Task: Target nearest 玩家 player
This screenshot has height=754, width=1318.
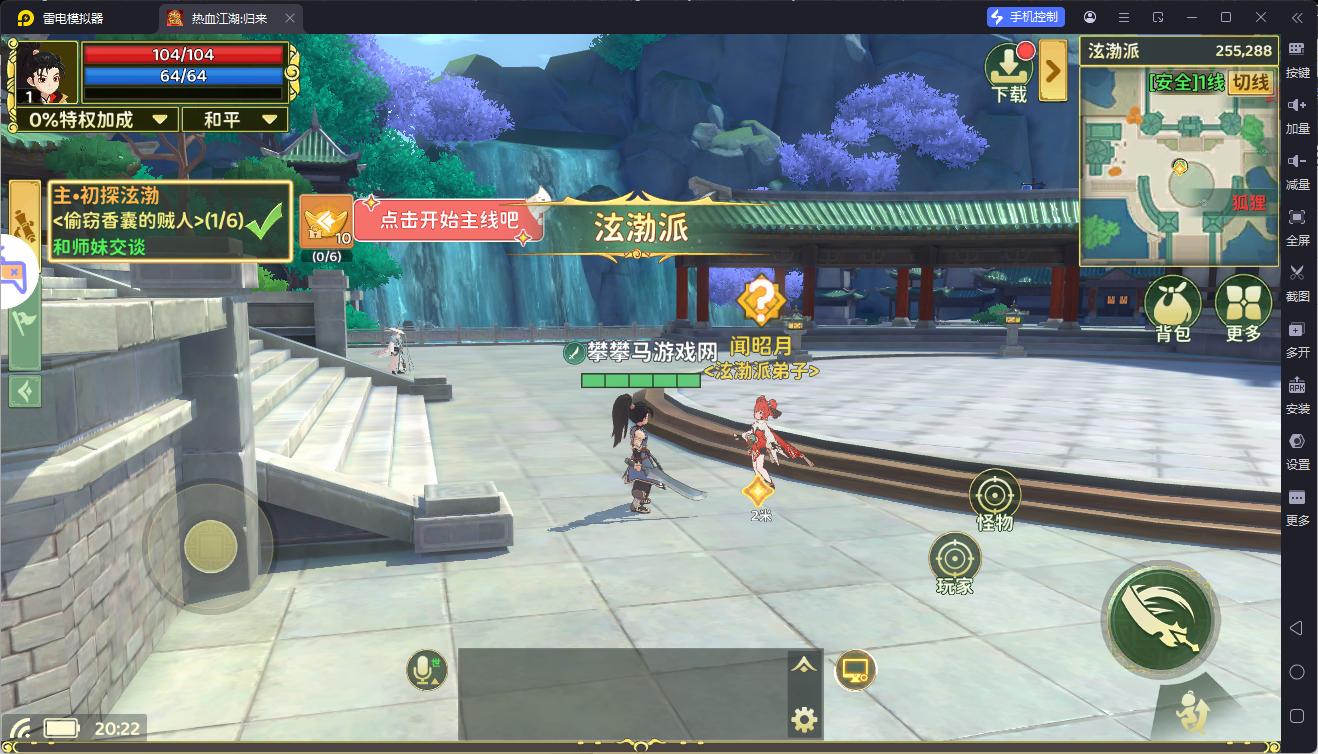Action: (x=954, y=560)
